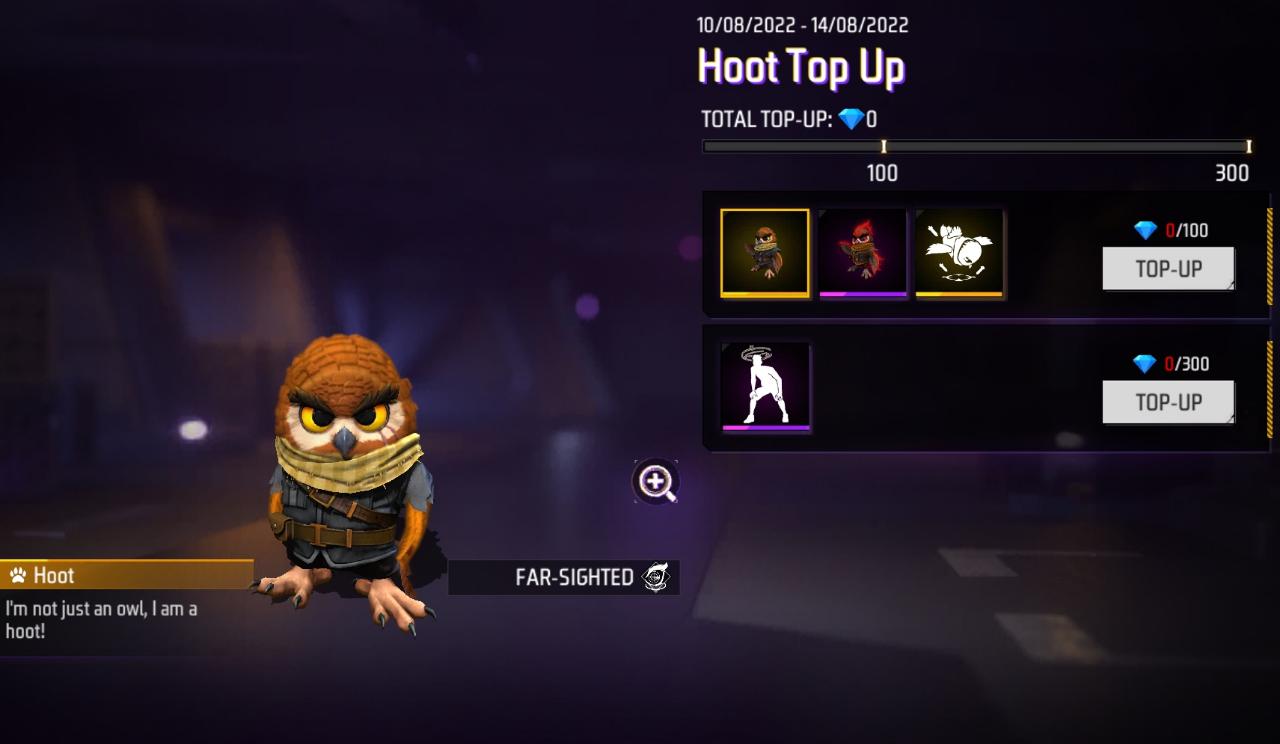Select the dancing figure emote reward
Image resolution: width=1280 pixels, height=744 pixels.
[x=765, y=386]
